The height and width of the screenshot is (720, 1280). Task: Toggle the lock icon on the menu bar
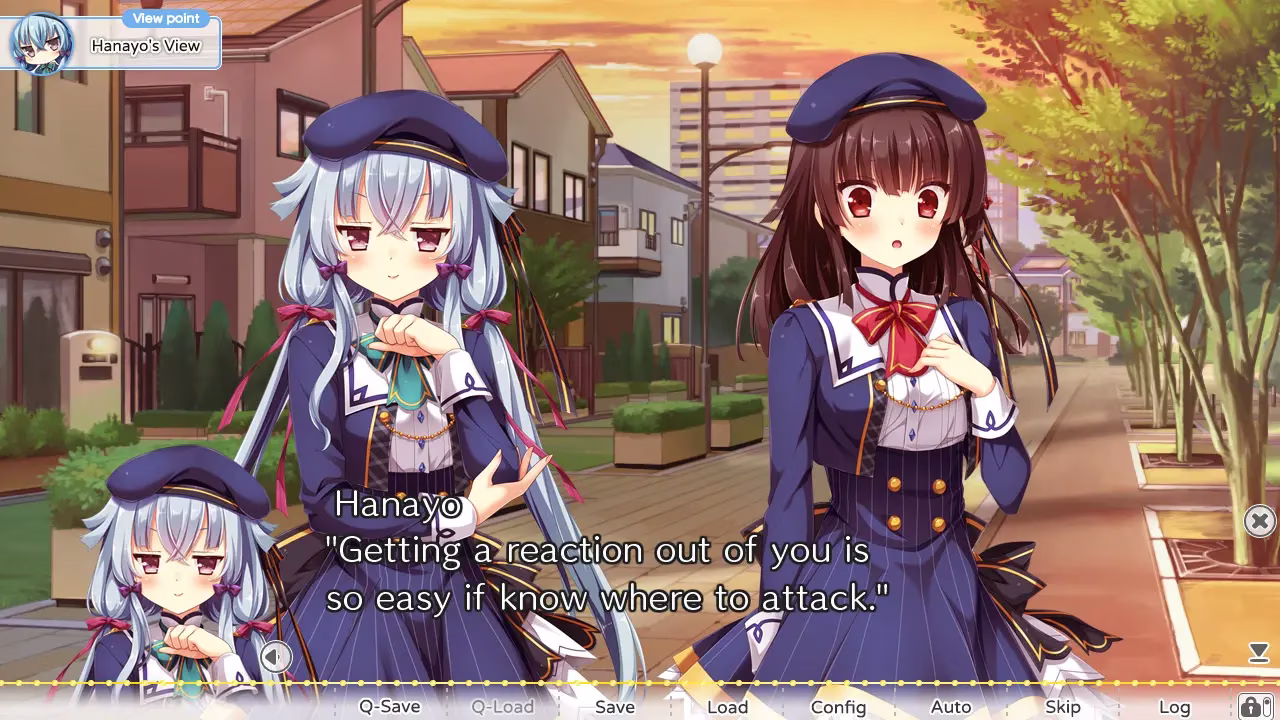[x=1250, y=706]
